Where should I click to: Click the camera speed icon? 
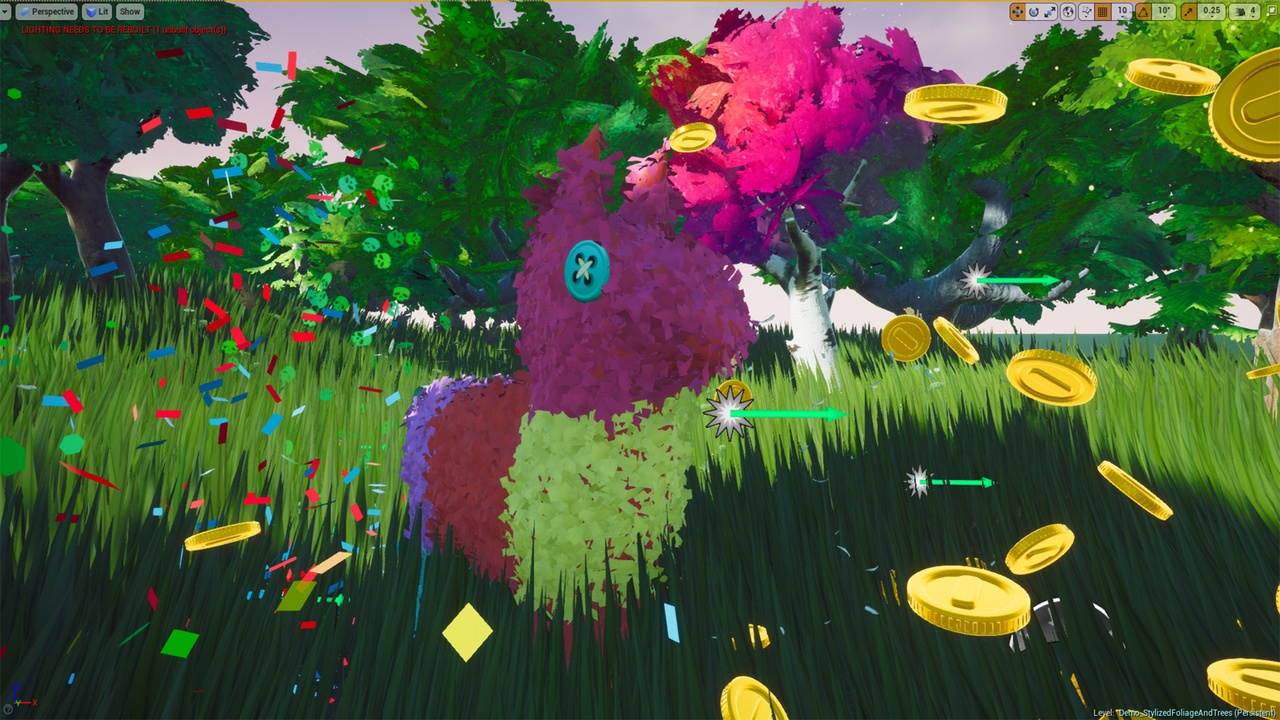1242,11
